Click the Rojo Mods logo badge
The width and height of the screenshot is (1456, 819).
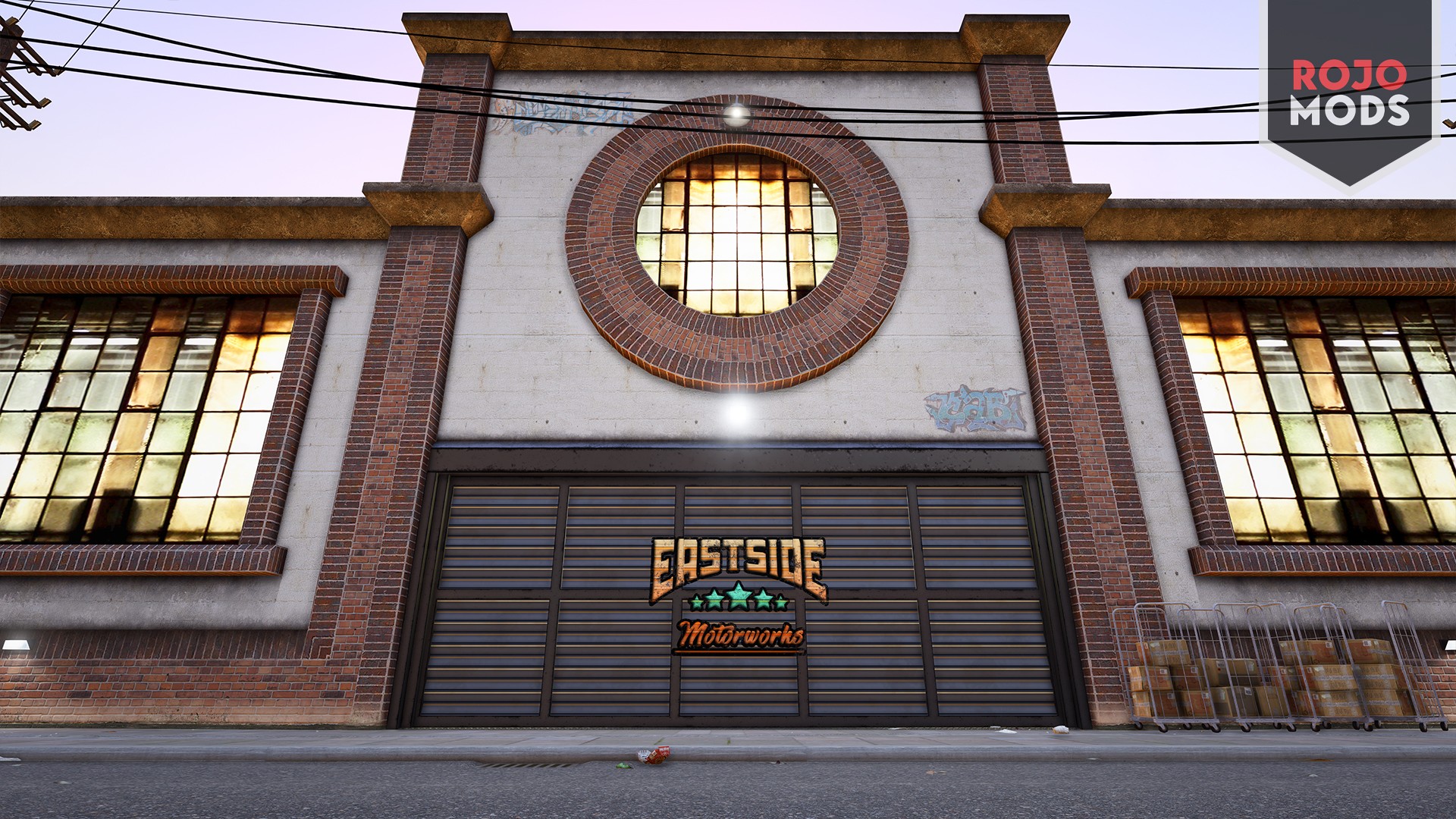click(x=1349, y=91)
